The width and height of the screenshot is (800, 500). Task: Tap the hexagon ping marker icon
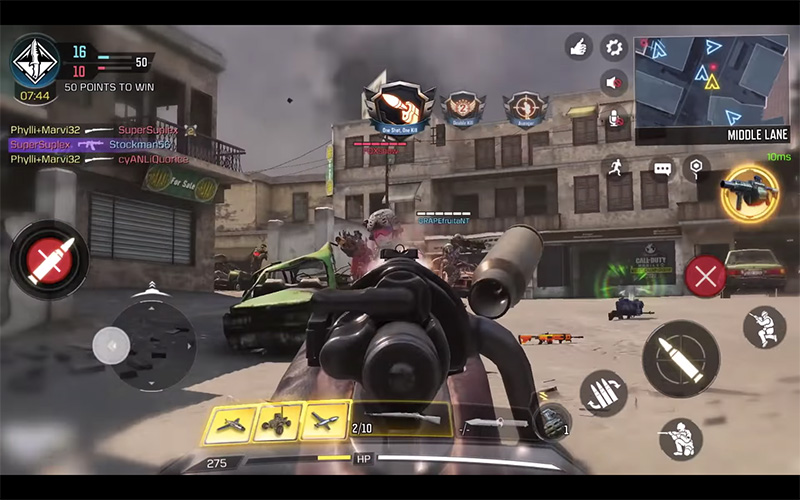696,167
